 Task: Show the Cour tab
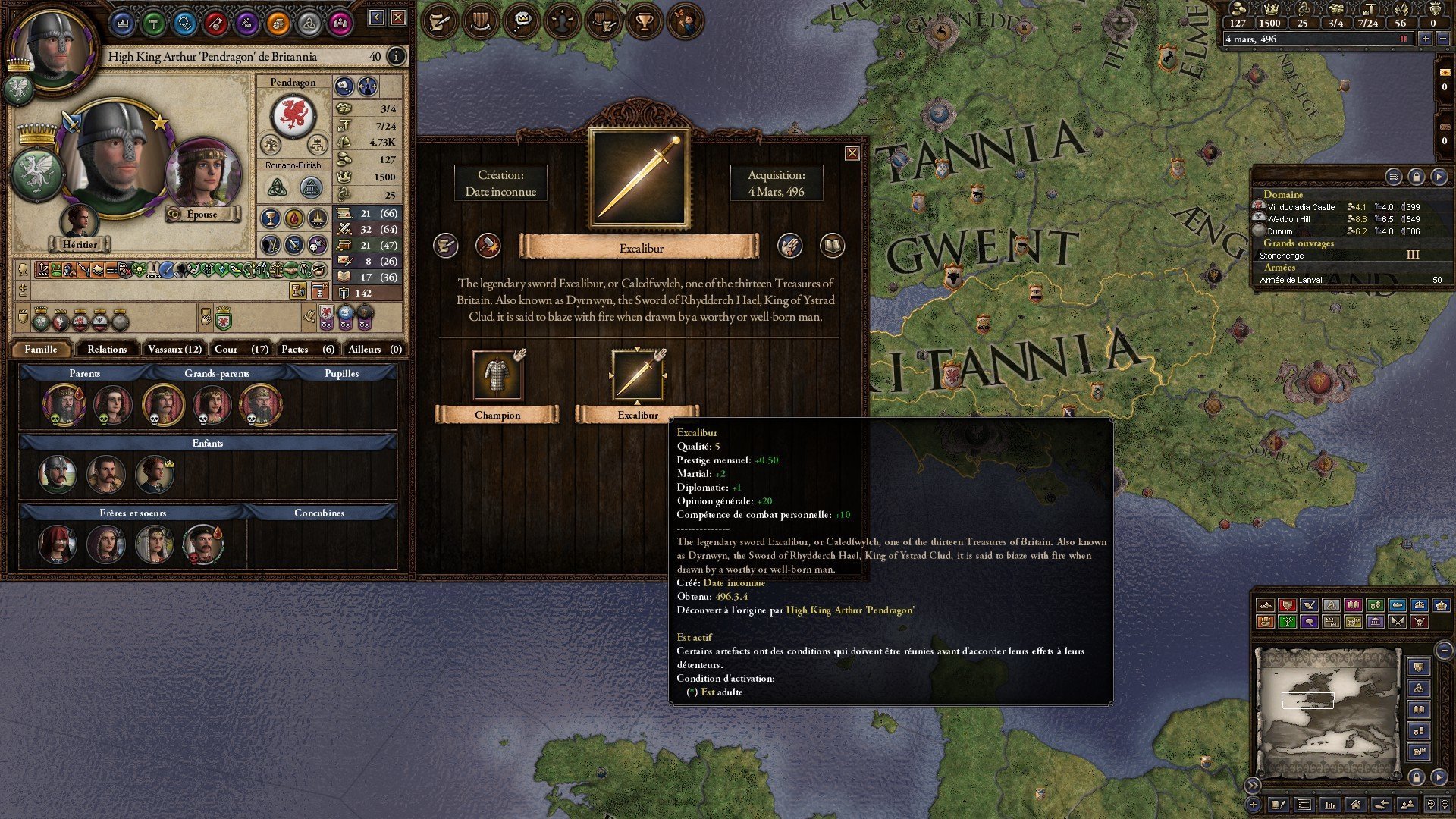(240, 349)
